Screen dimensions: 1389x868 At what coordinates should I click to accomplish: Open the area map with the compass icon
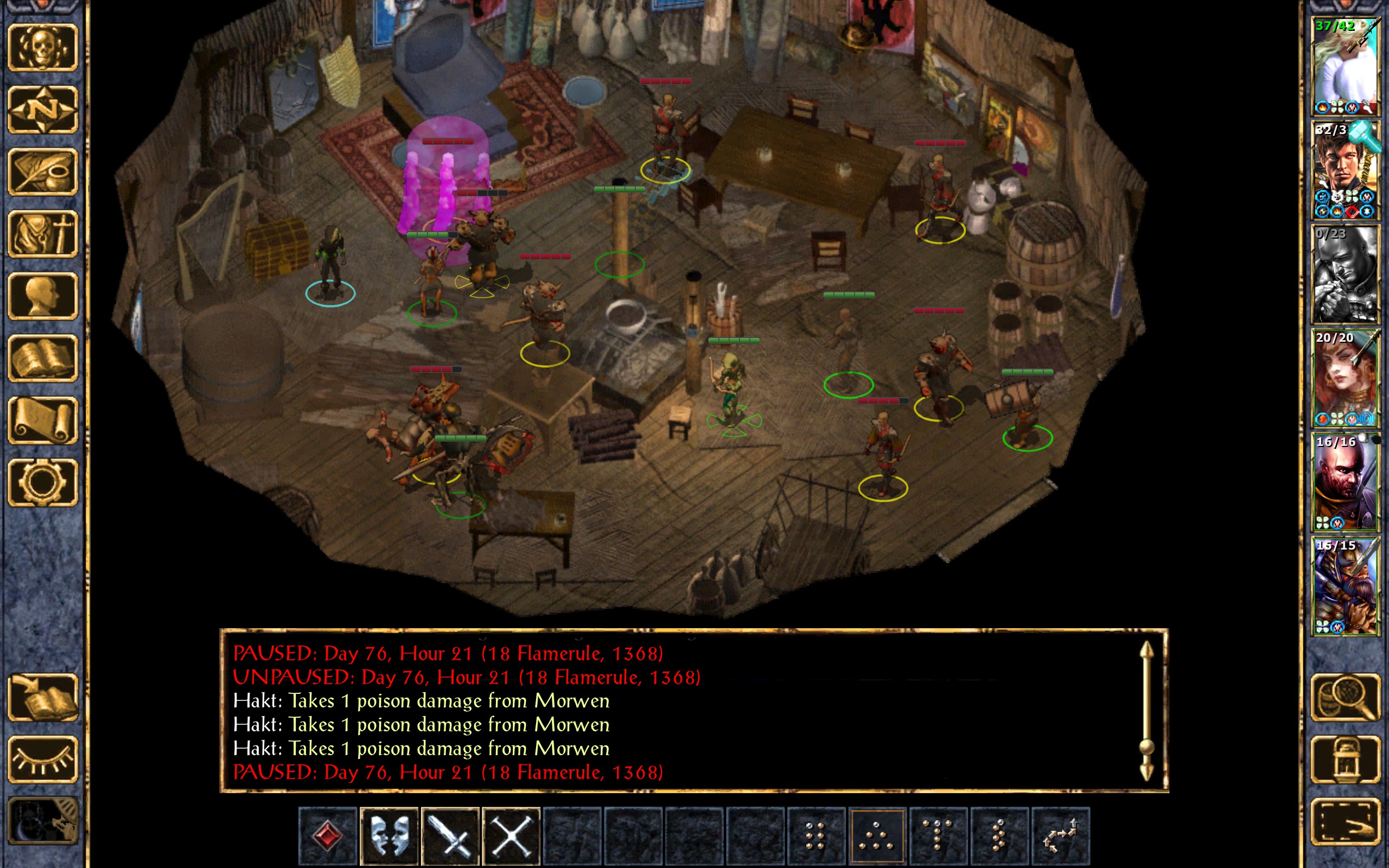(43, 109)
